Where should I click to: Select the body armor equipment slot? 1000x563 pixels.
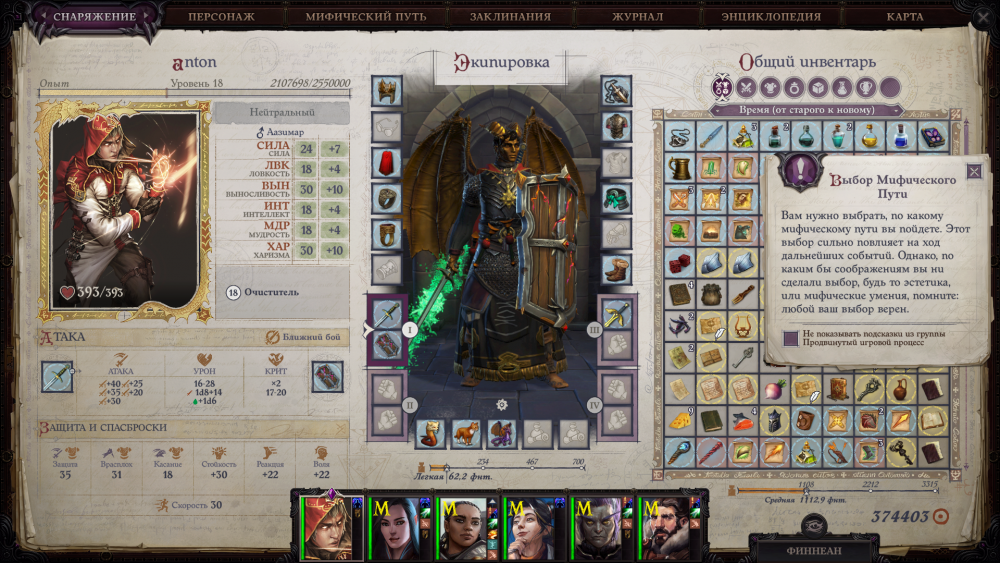616,126
